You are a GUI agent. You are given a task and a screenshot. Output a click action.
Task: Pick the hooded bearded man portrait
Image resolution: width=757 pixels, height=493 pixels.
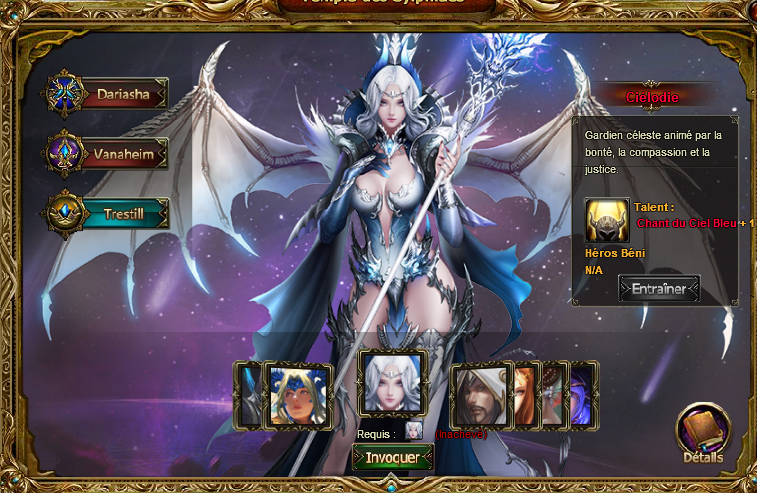click(482, 396)
